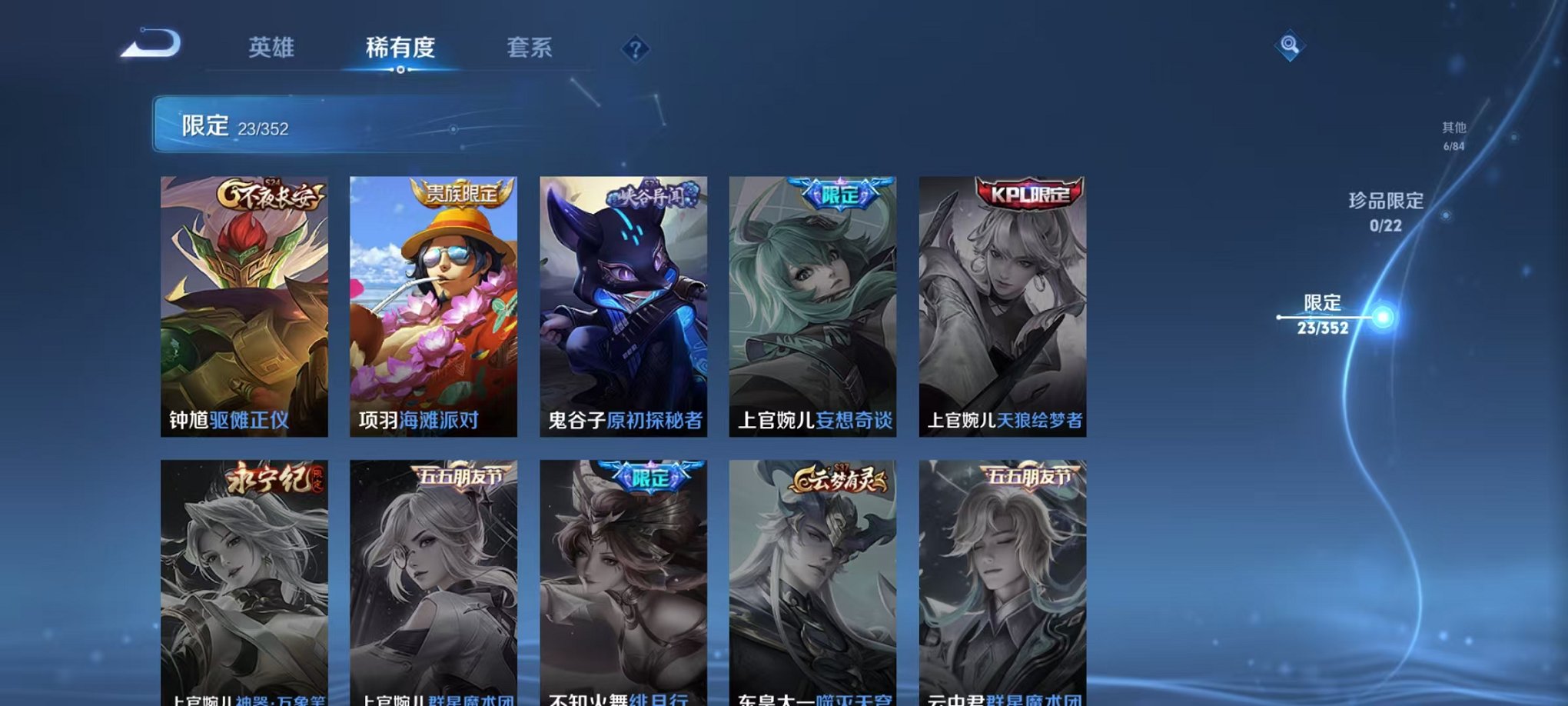Screen dimensions: 1568x706
Task: Open help via the question mark icon
Action: 634,48
